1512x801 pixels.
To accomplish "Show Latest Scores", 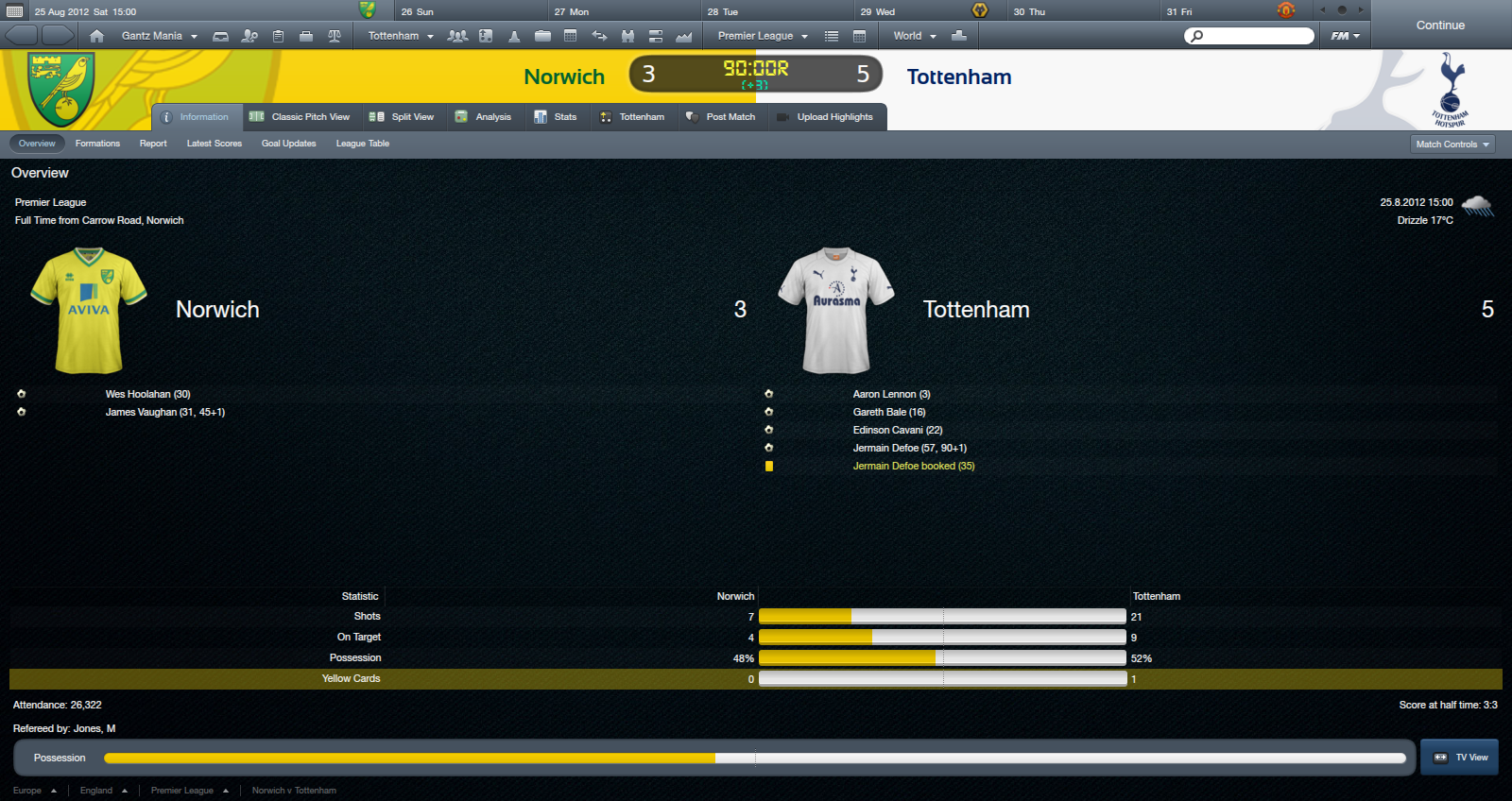I will [215, 144].
